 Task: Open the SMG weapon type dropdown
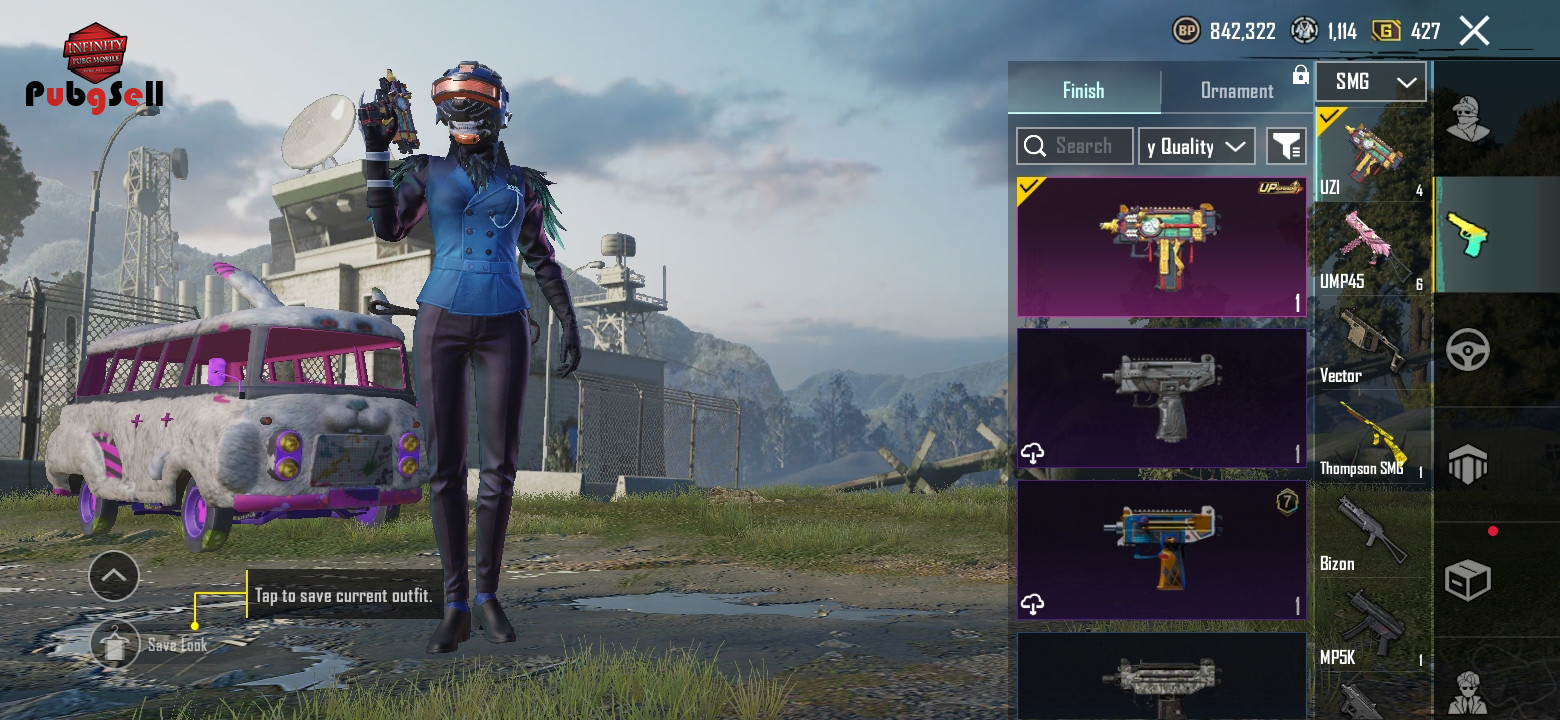point(1370,82)
